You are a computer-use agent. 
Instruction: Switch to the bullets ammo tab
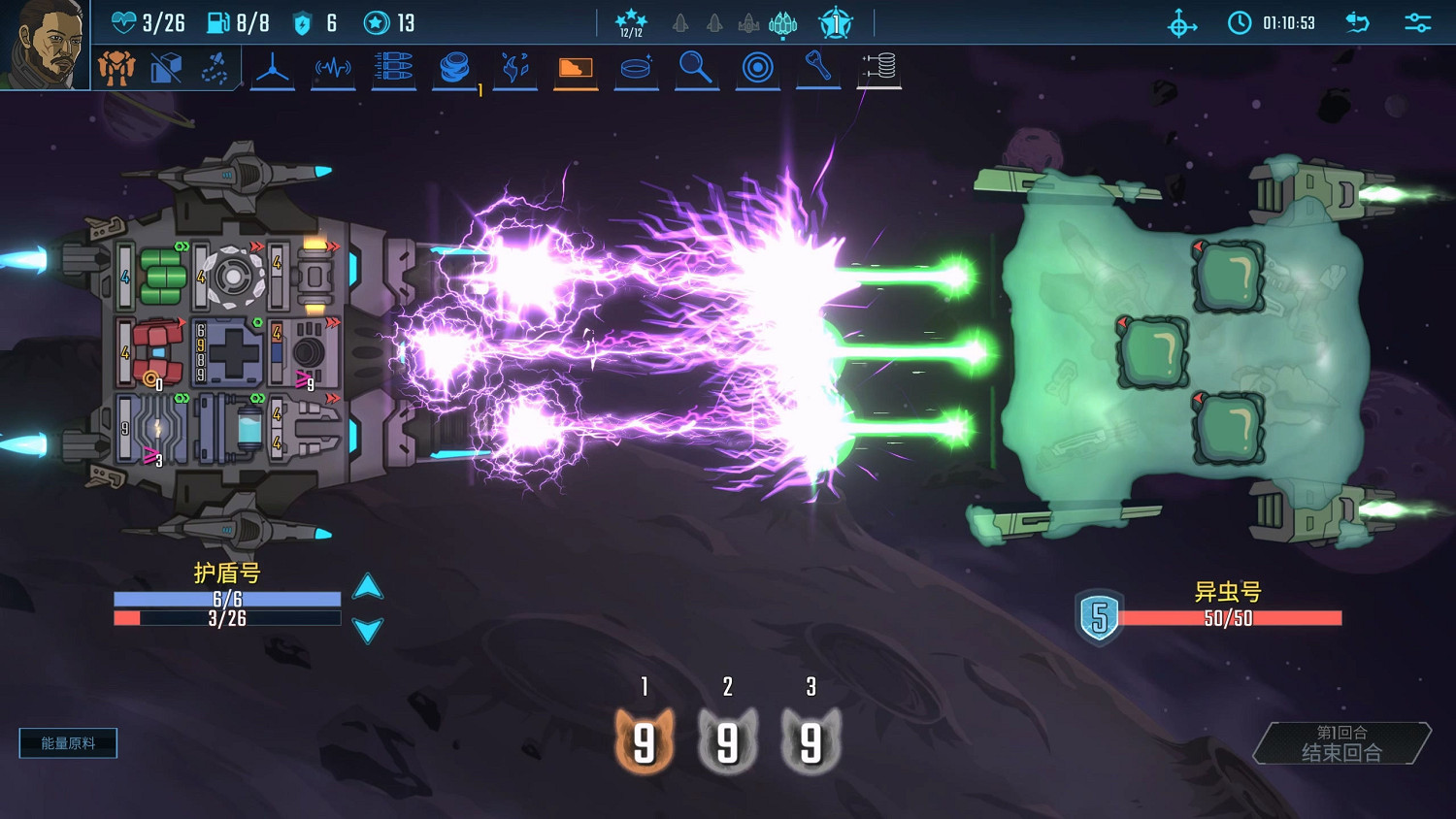pos(393,69)
